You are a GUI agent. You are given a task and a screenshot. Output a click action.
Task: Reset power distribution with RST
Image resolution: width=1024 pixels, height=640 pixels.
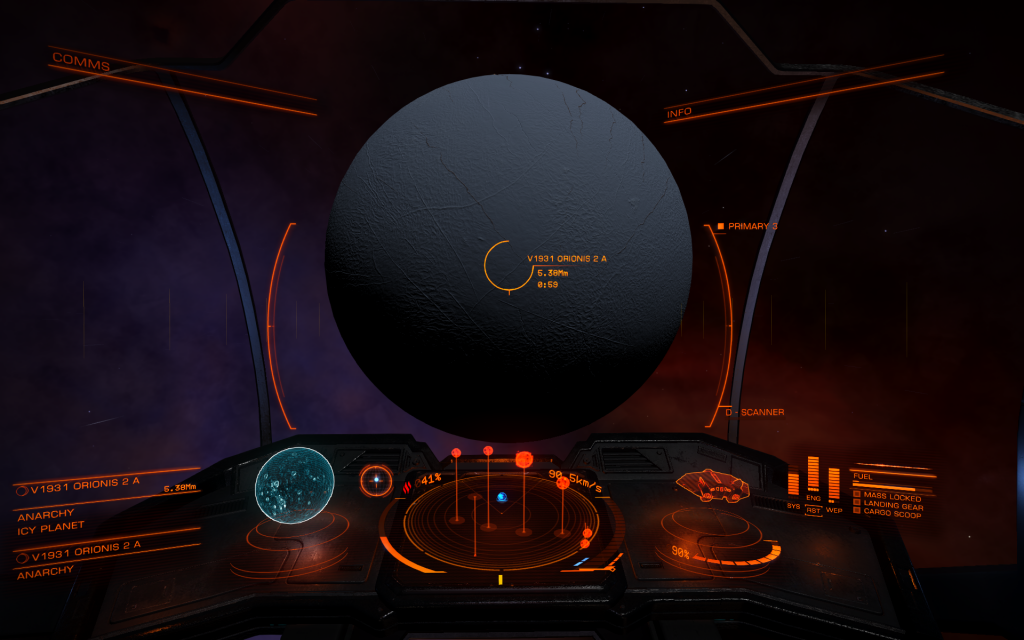[813, 509]
